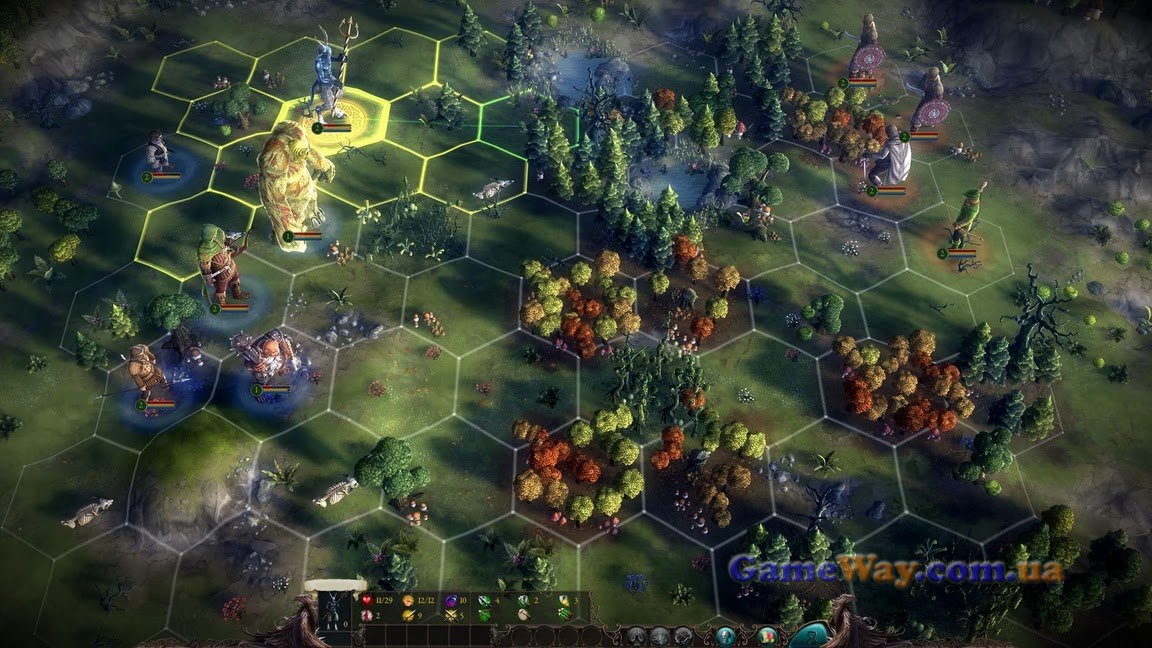The height and width of the screenshot is (648, 1152).
Task: Select the trident-wielding unit on the yellow hex
Action: point(326,80)
